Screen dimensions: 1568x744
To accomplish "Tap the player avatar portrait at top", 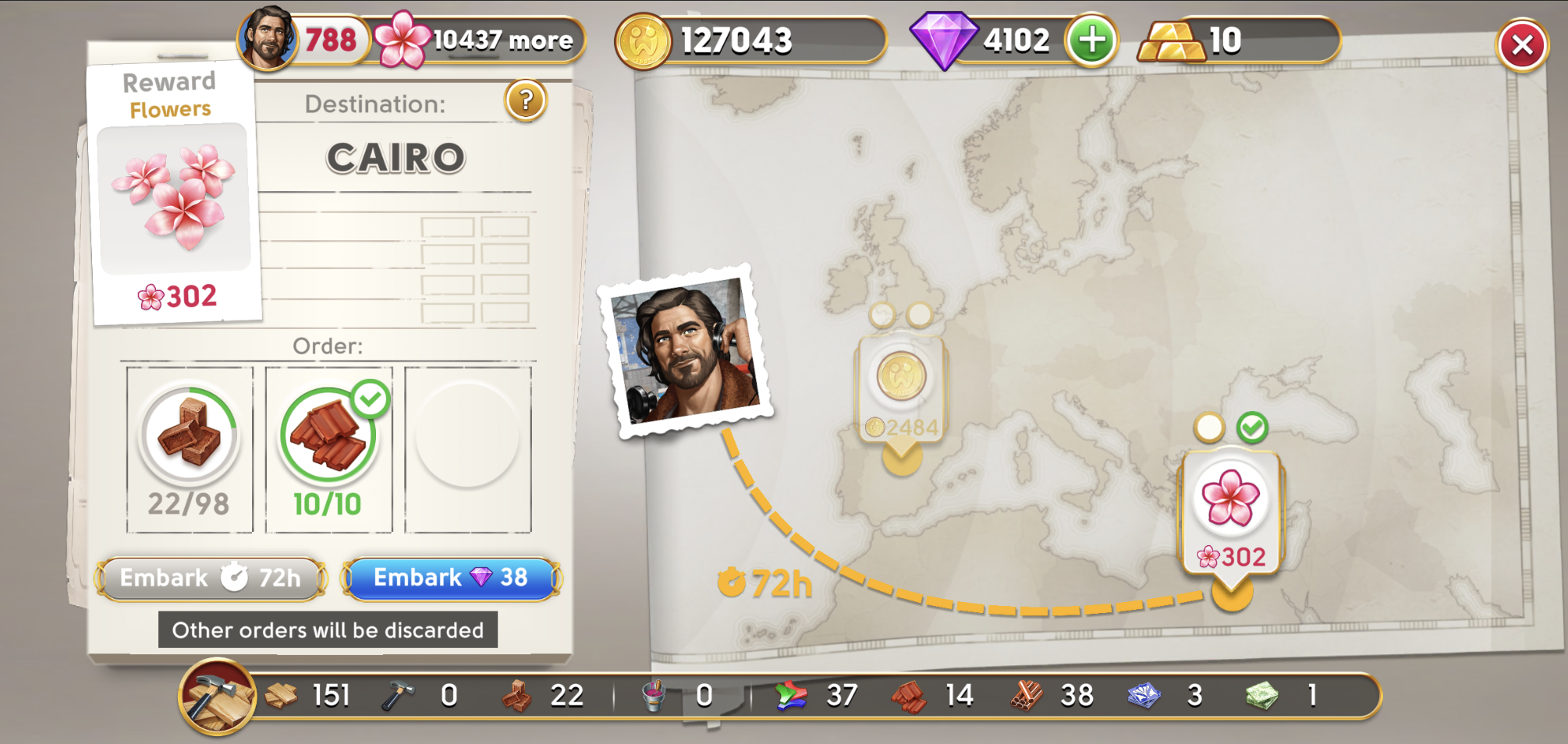I will click(267, 39).
